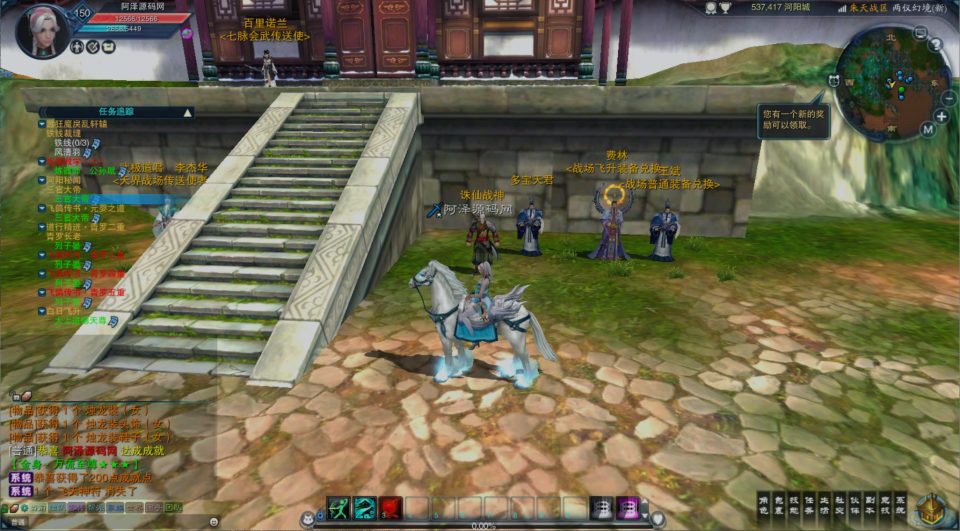Click the player character portrait
Image resolution: width=960 pixels, height=531 pixels.
pos(43,29)
